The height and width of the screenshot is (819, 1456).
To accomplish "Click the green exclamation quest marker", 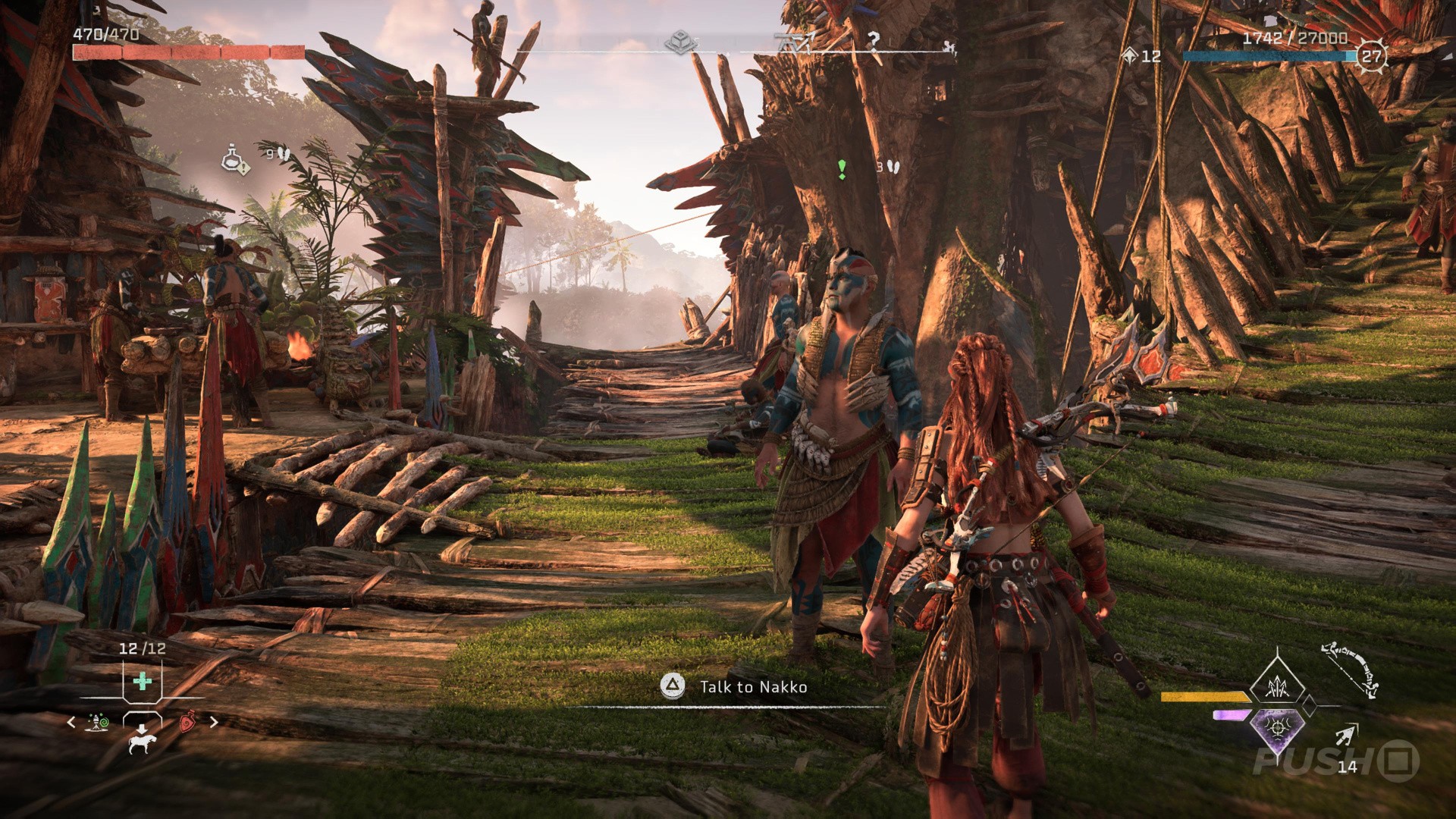I will click(x=841, y=168).
